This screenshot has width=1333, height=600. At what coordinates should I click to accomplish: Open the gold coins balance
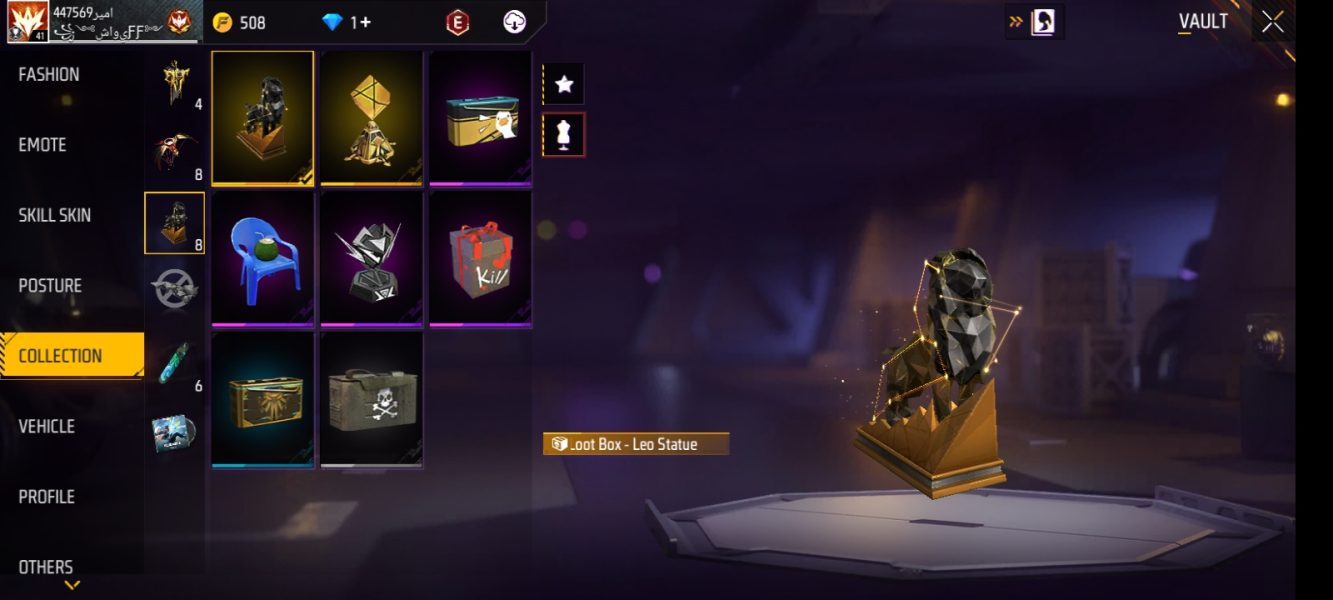(240, 22)
